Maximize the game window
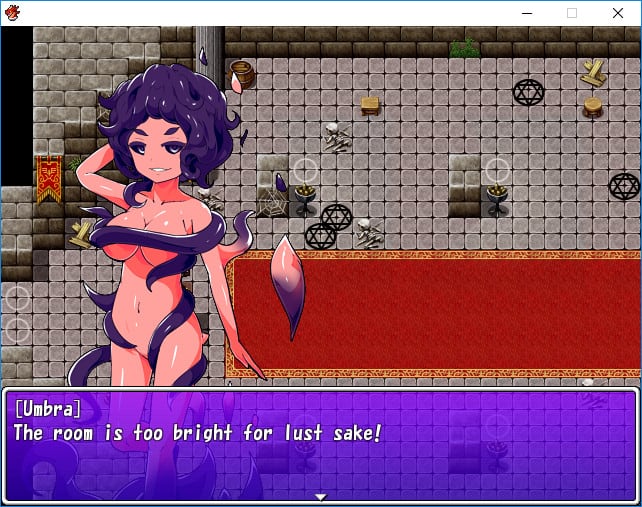Screen dimensions: 642x507 [572, 13]
